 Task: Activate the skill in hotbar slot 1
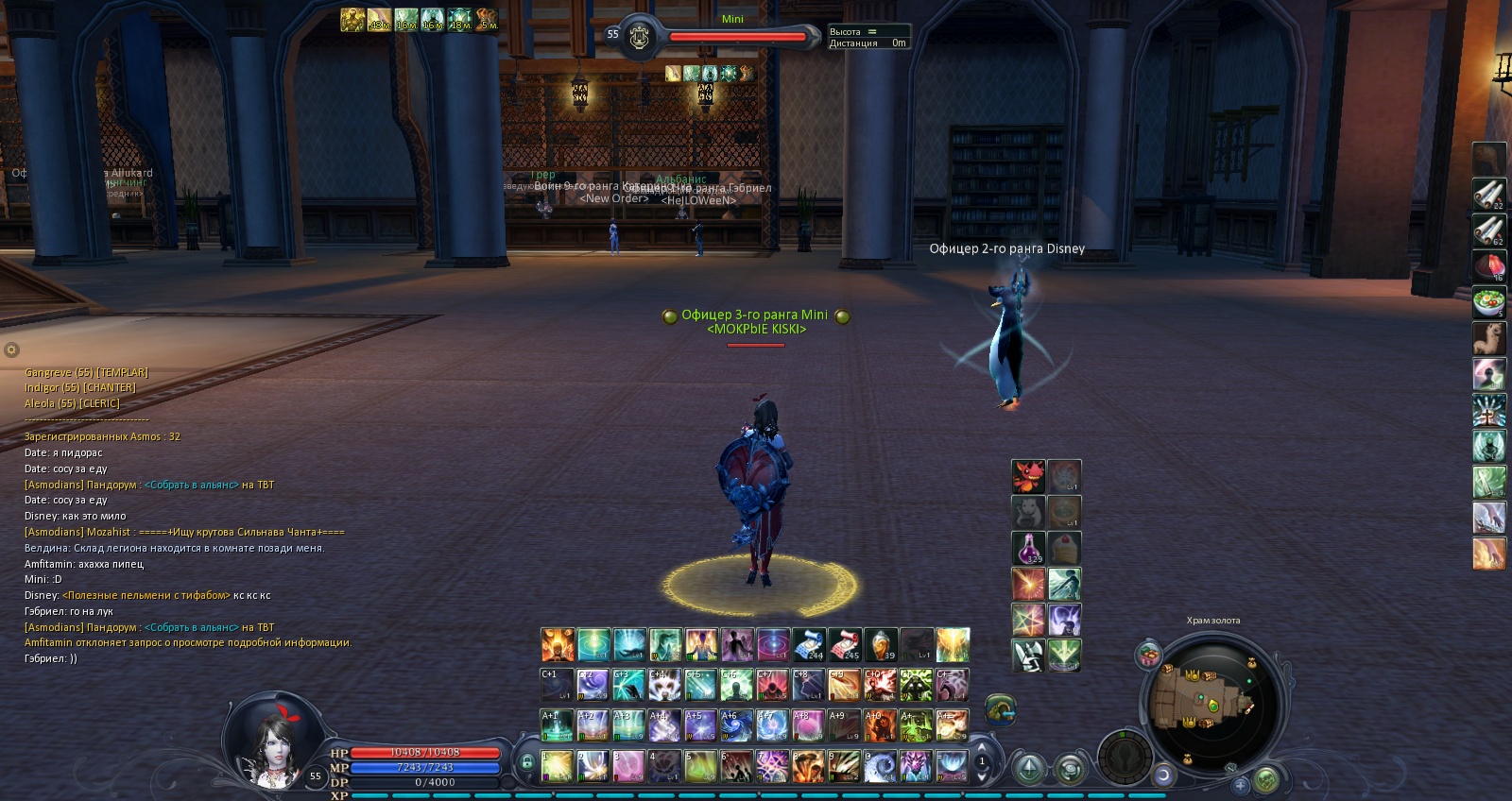click(557, 766)
